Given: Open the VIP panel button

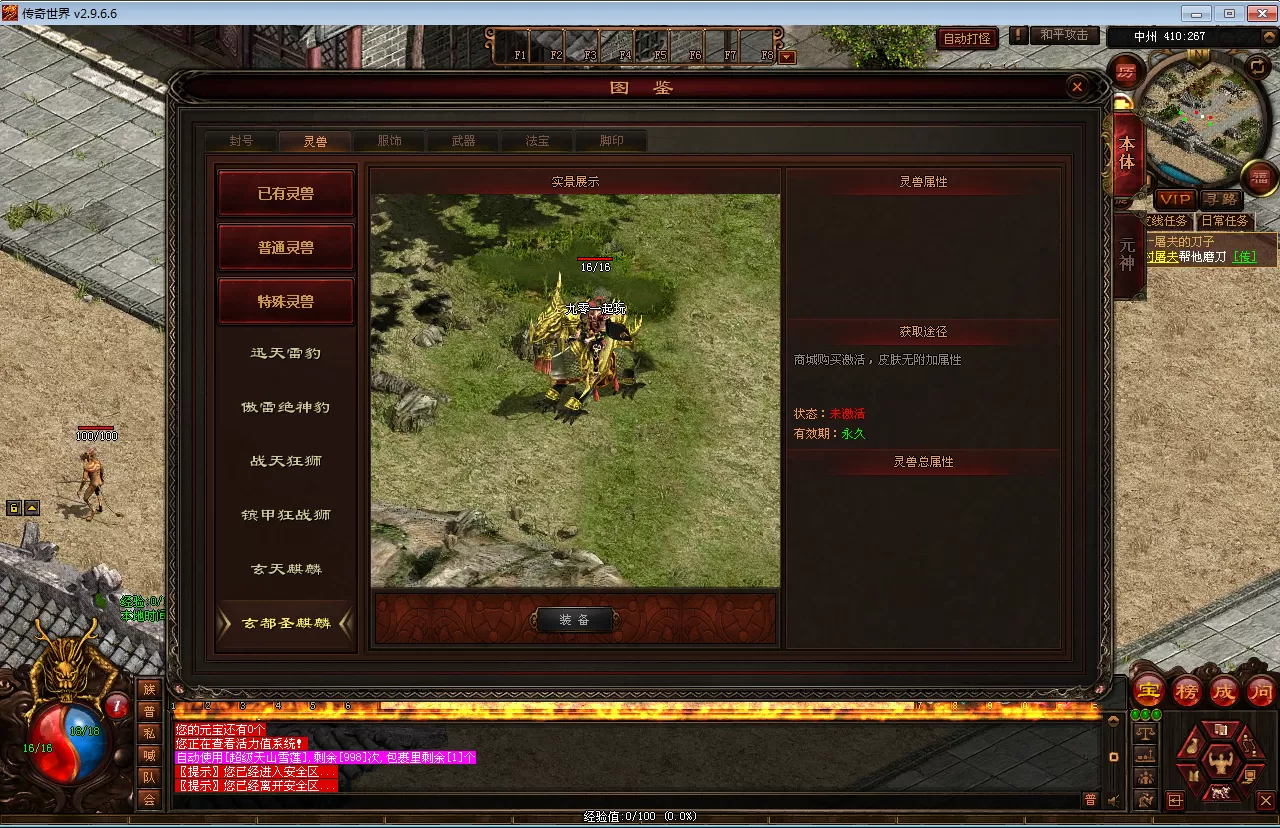Looking at the screenshot, I should click(1175, 199).
